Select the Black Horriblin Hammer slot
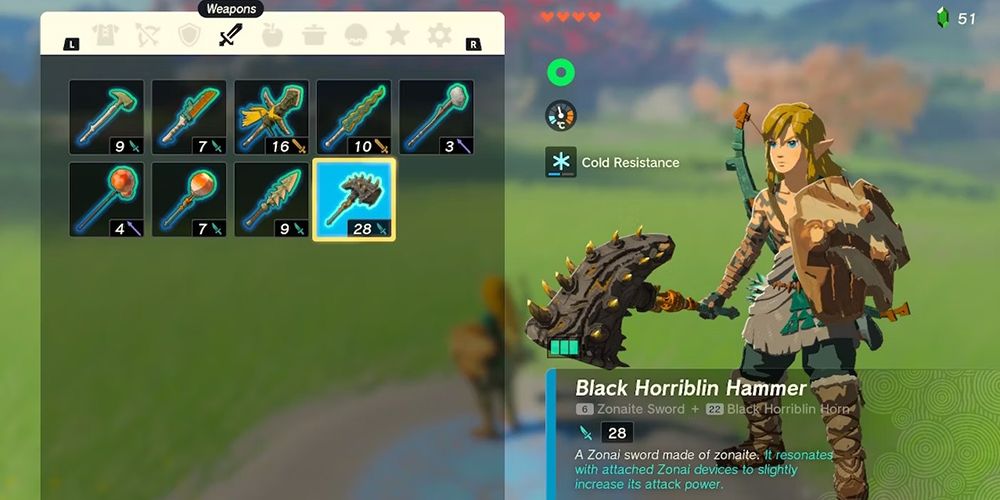 pos(354,200)
